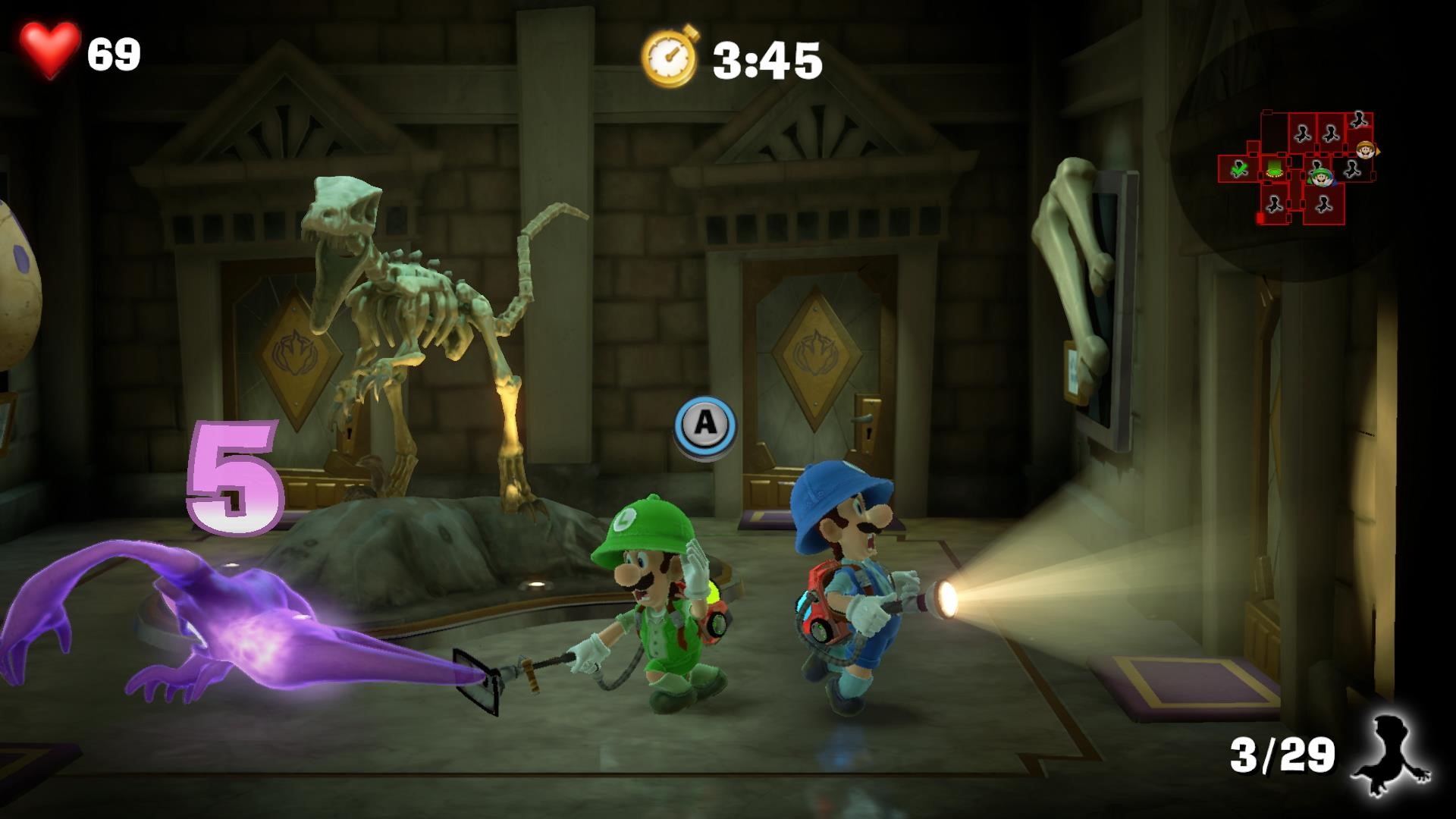This screenshot has height=819, width=1456.
Task: Select the green Luigi marker on the minimap
Action: pos(1322,178)
